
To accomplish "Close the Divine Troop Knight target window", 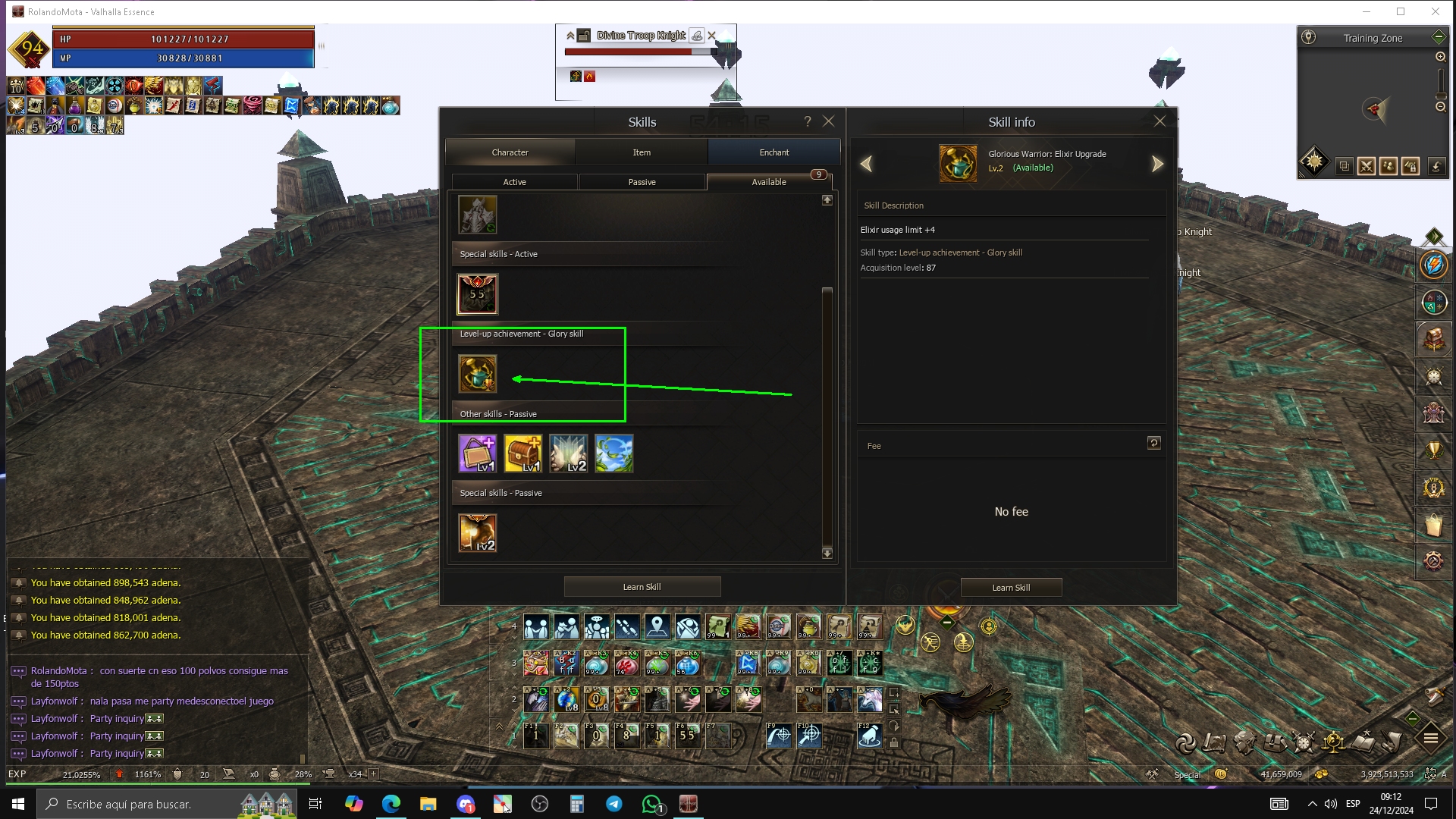I will tap(711, 36).
